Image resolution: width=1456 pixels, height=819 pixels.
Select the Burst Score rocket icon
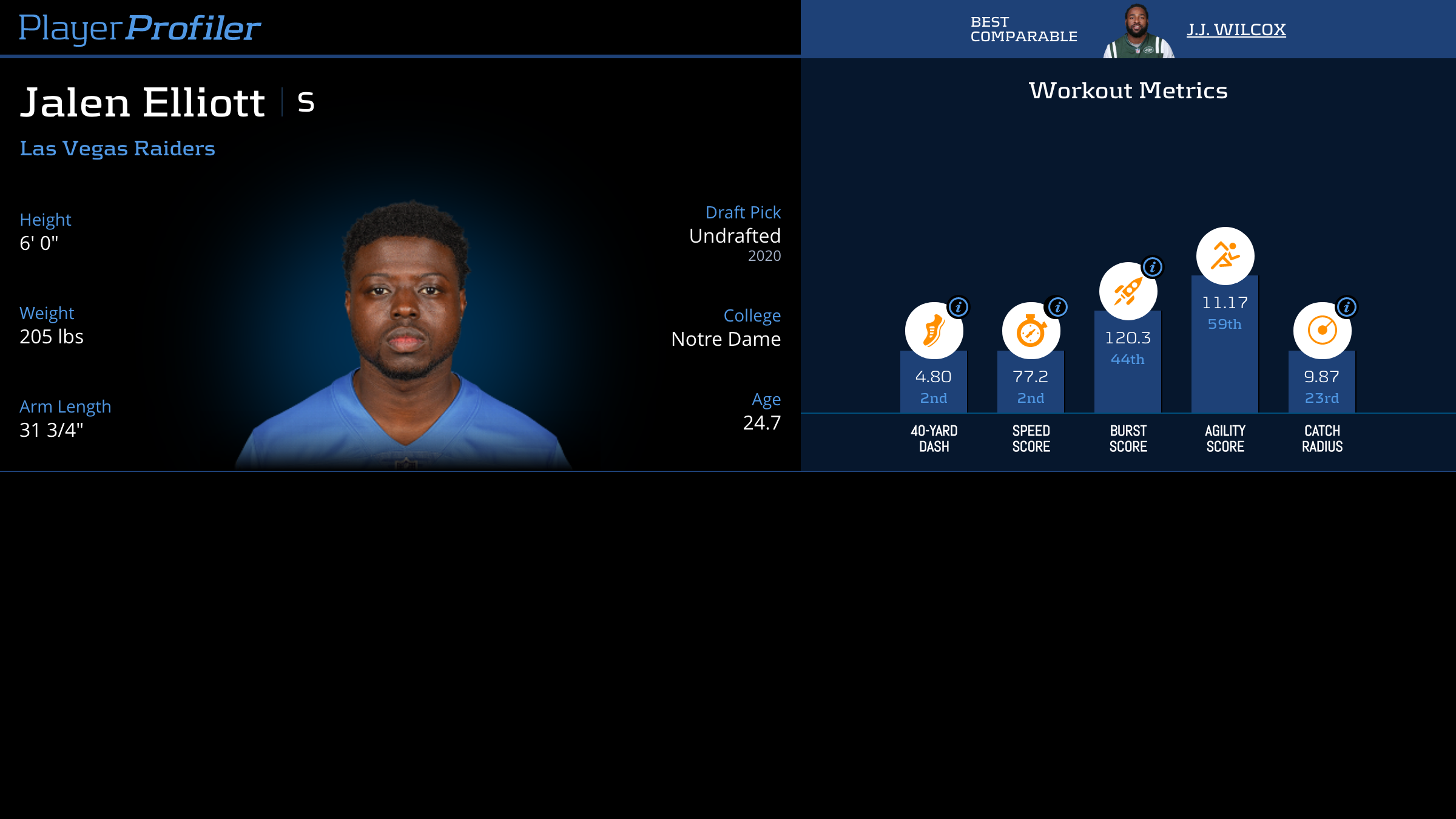pos(1128,292)
